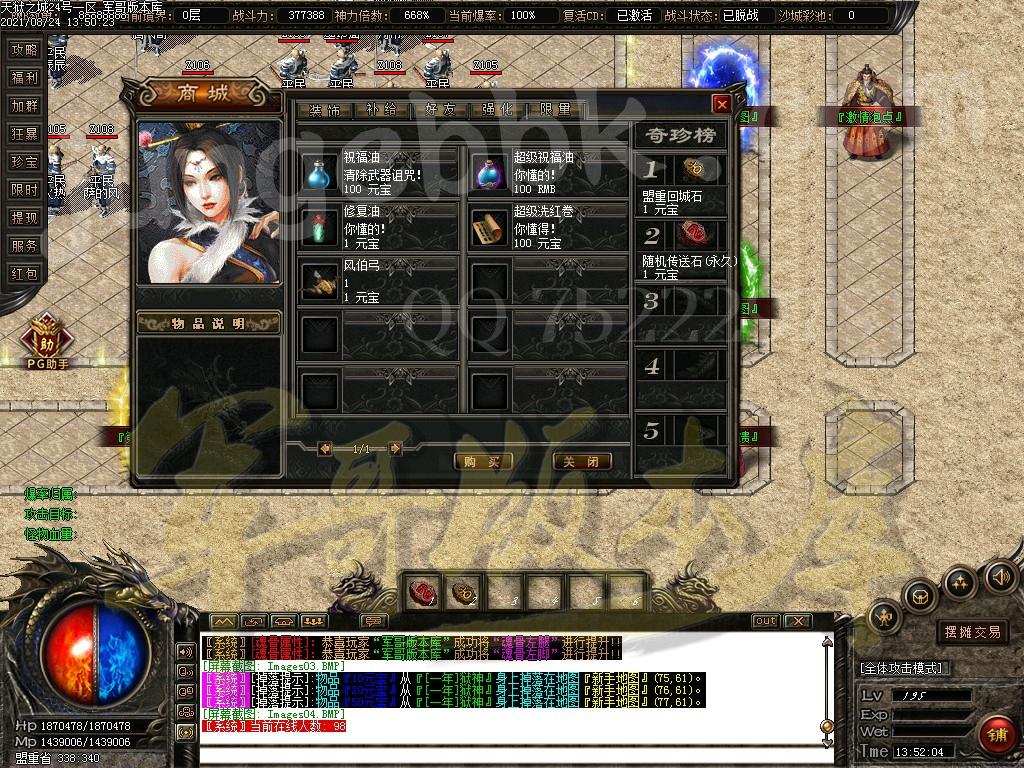Viewport: 1024px width, 768px height.
Task: Switch to the 强化 enhancement tab
Action: tap(498, 110)
